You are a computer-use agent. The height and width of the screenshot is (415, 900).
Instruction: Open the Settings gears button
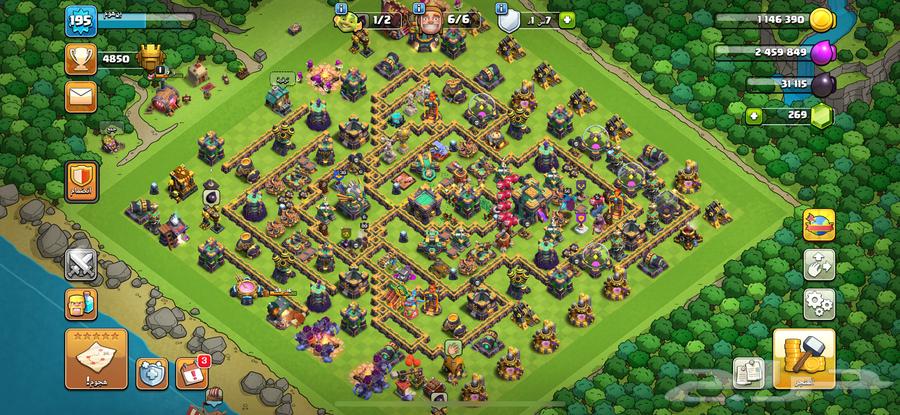819,302
